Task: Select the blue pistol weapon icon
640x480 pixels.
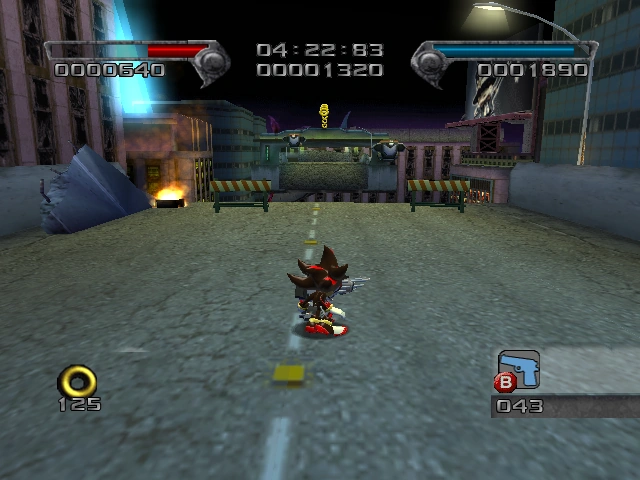Action: (x=518, y=367)
